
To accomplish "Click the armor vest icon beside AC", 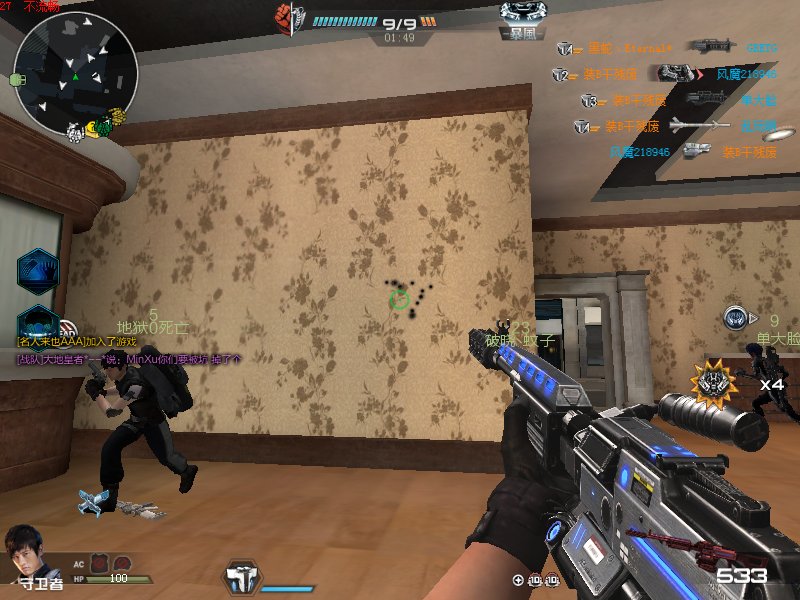I will click(100, 564).
